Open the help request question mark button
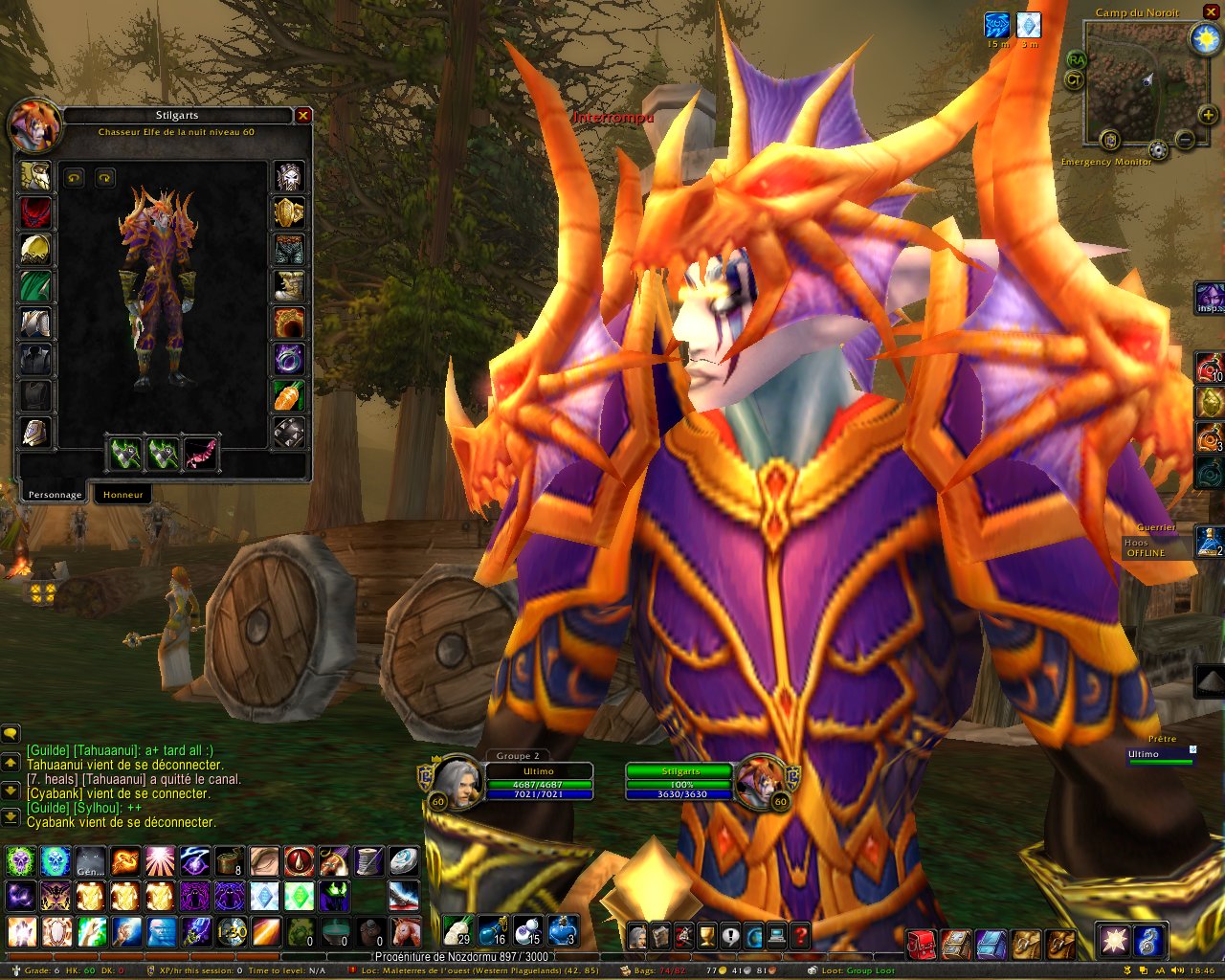Screen dimensions: 1225x980 (800, 935)
